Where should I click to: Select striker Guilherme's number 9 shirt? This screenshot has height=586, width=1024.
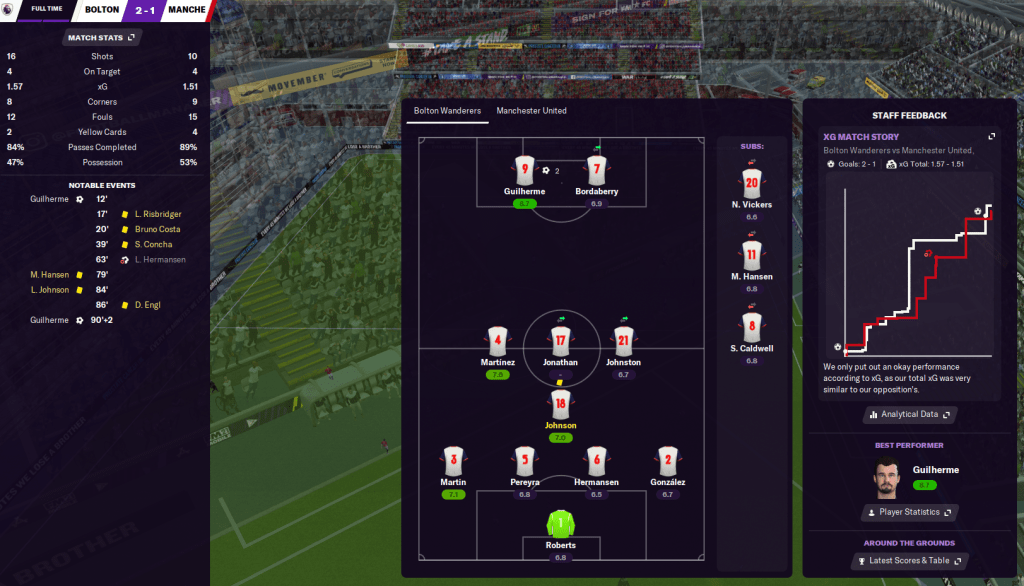coord(526,171)
